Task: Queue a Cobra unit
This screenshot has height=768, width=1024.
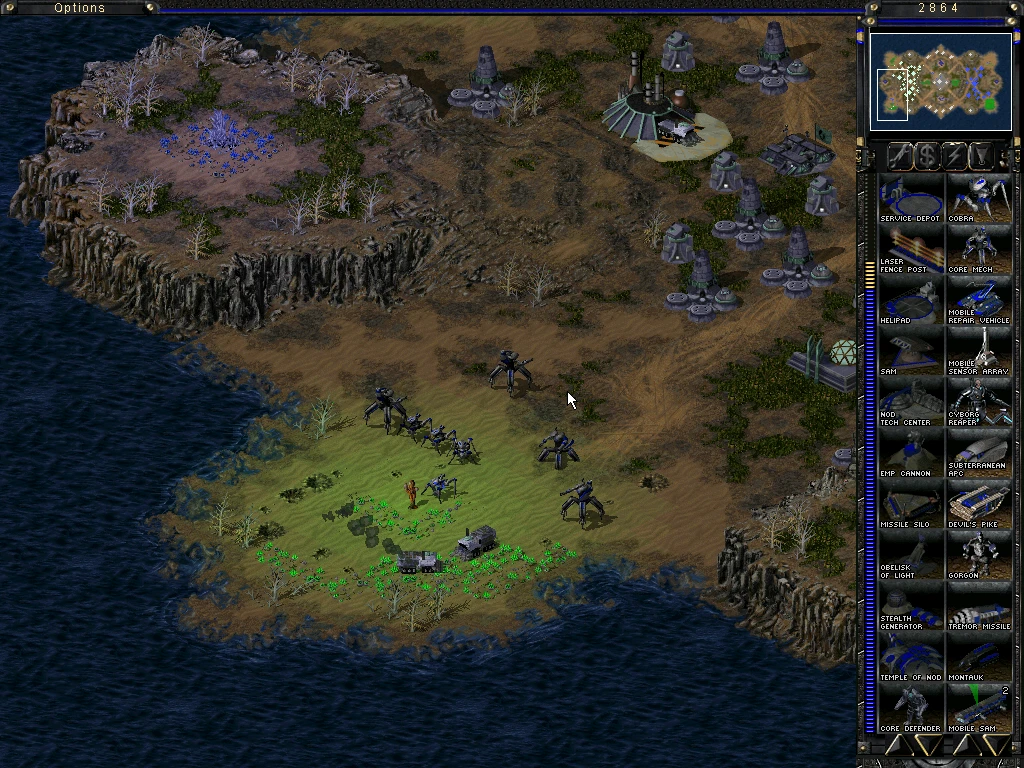Action: pos(978,199)
